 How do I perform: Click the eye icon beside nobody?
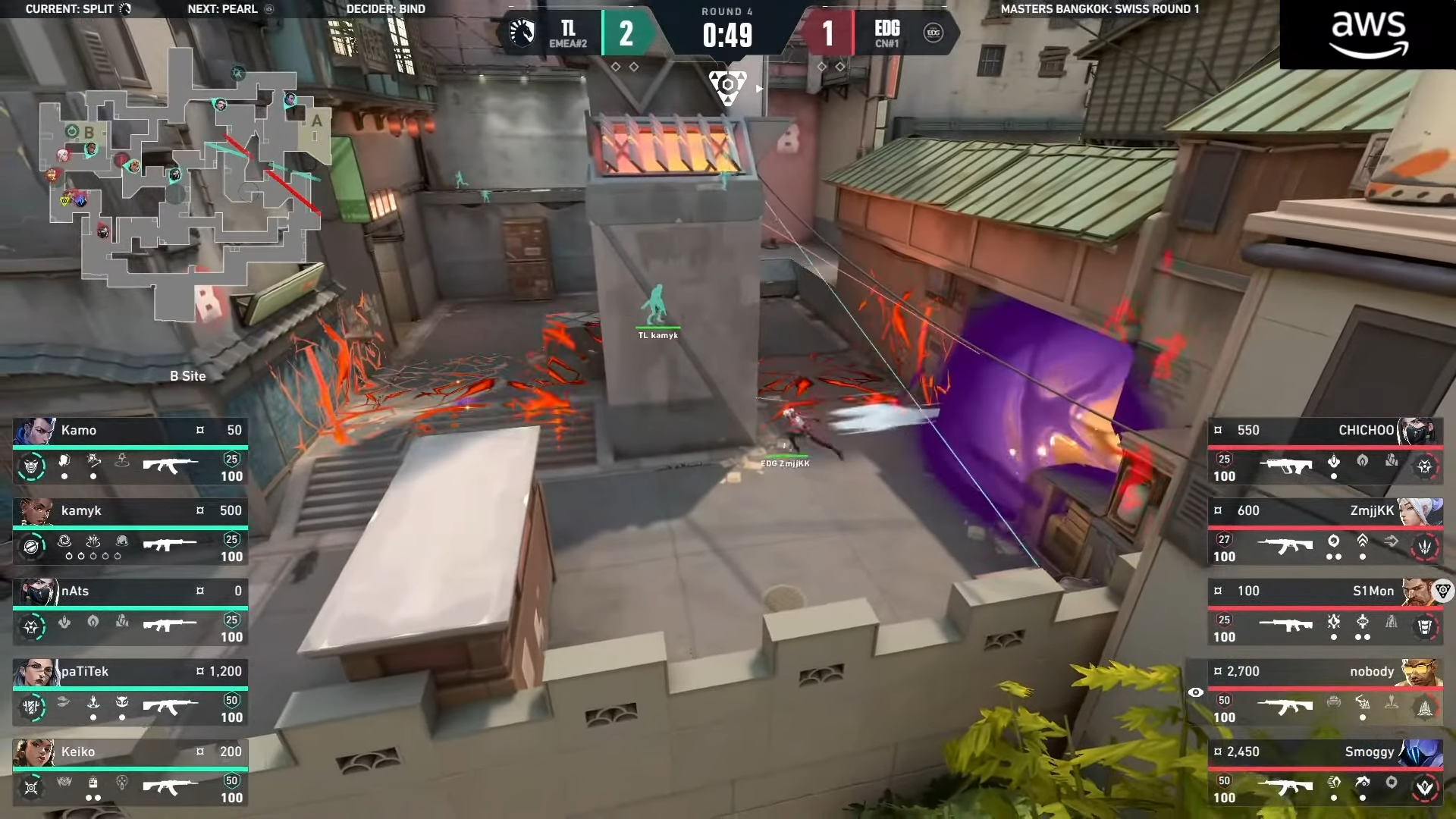pos(1196,692)
